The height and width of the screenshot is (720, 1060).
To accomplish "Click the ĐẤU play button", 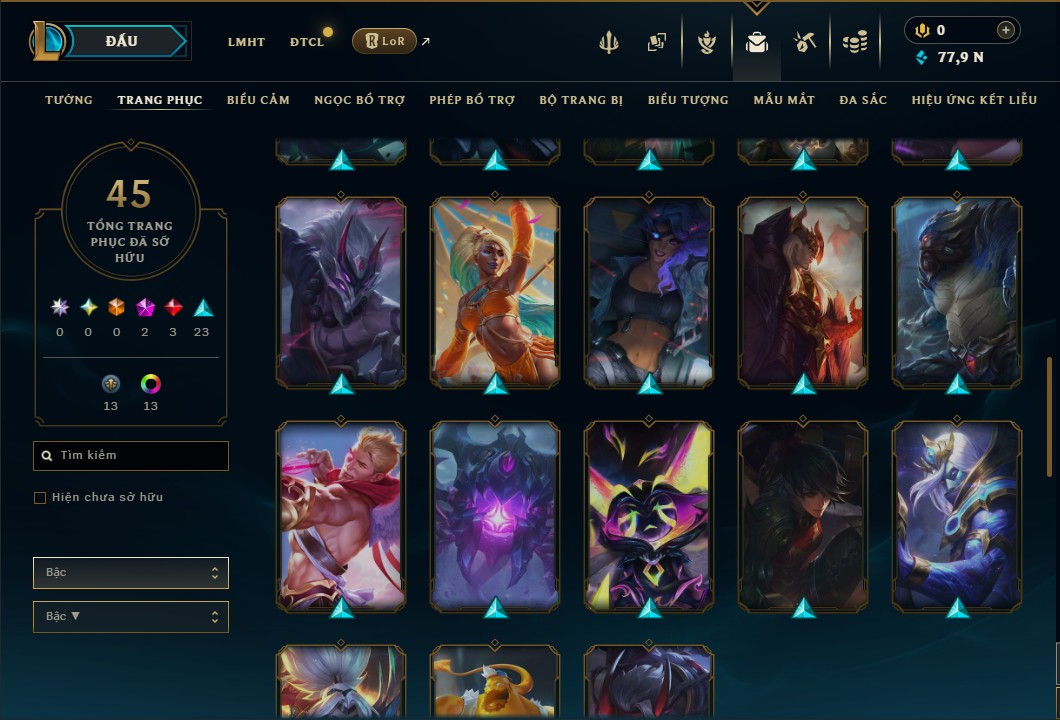I will (x=121, y=41).
